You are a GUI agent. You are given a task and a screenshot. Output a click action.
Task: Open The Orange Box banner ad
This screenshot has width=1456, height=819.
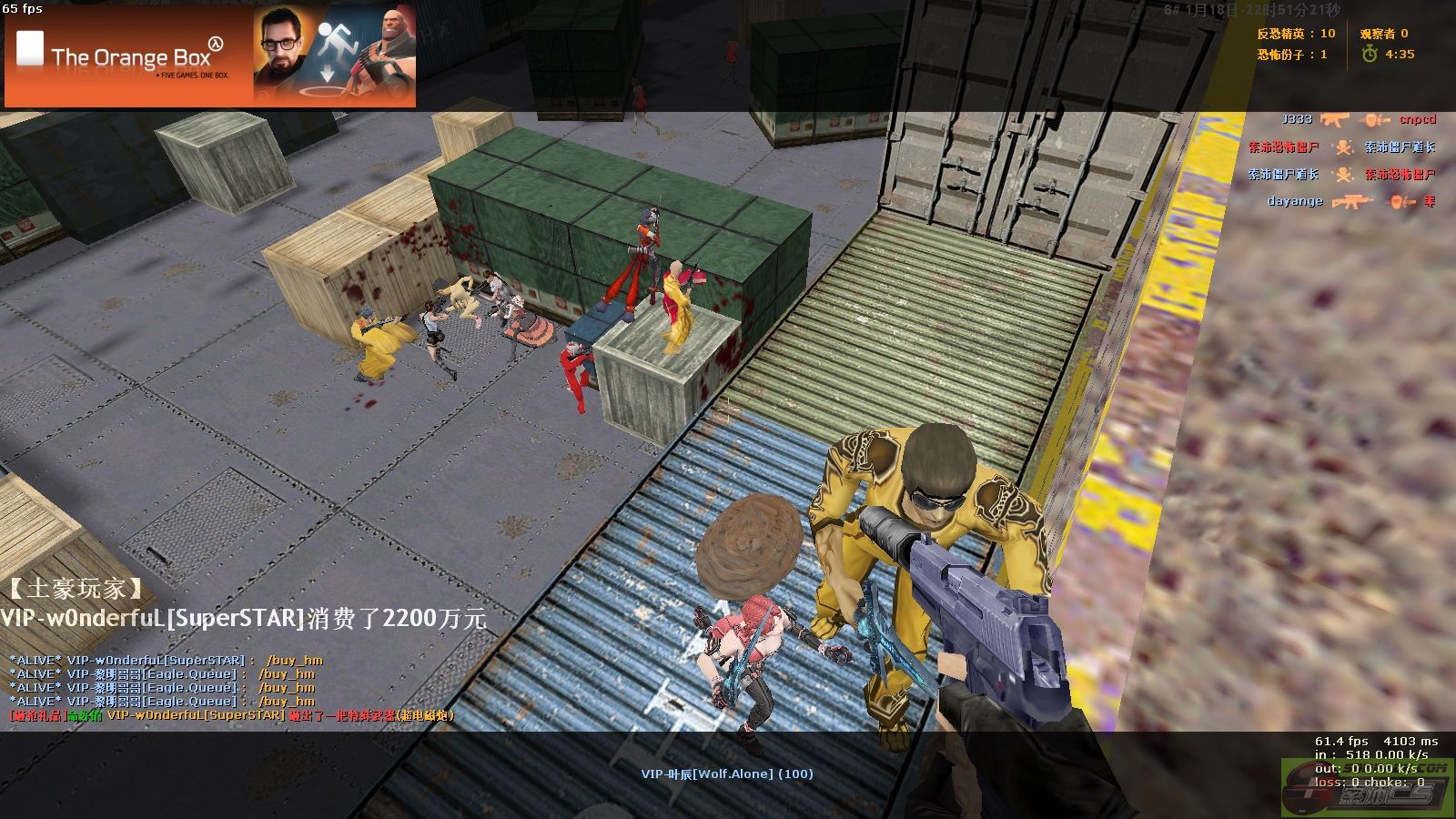[210, 56]
